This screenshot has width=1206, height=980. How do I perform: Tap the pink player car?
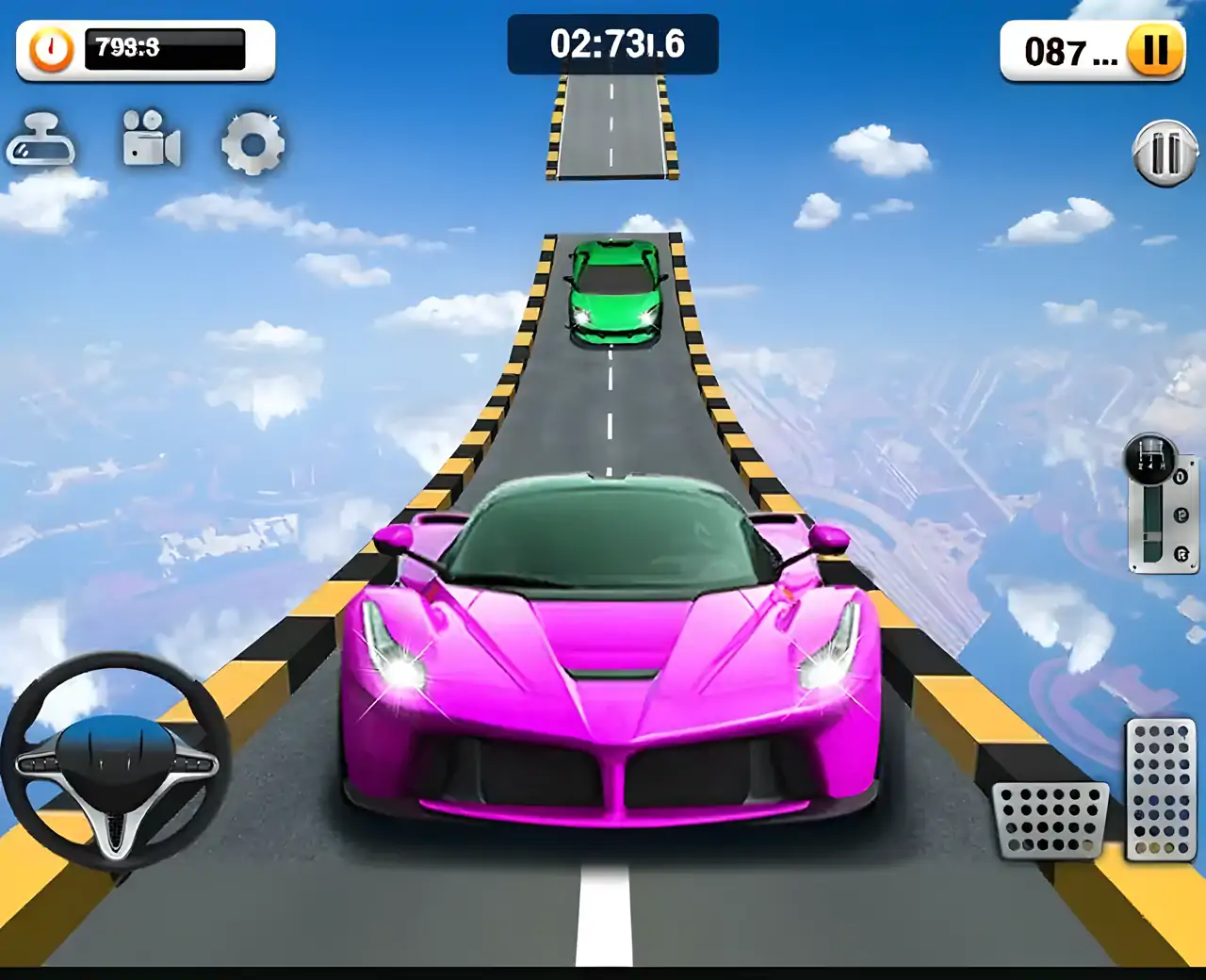coord(608,660)
